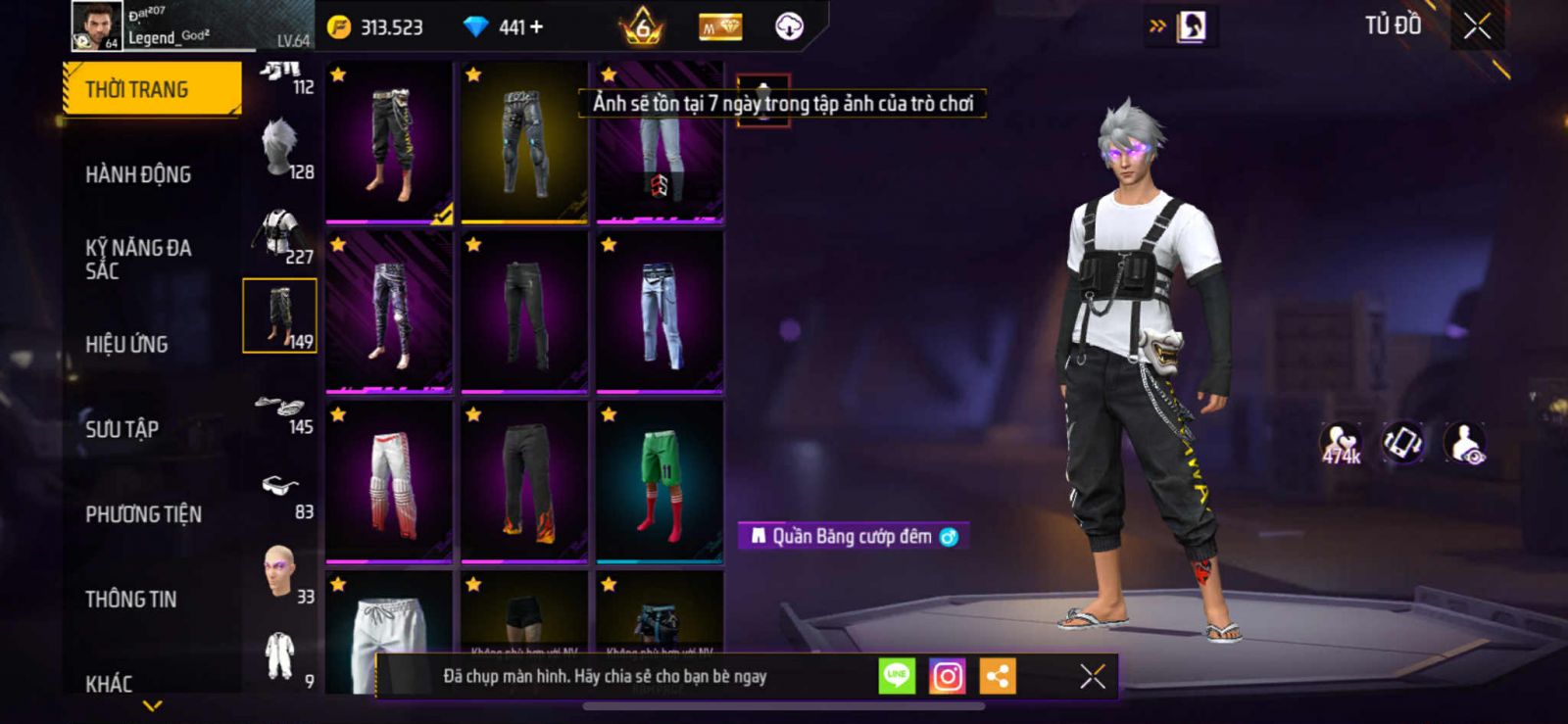The width and height of the screenshot is (1568, 724).
Task: Close the wardrobe with the top X
Action: 1477,26
